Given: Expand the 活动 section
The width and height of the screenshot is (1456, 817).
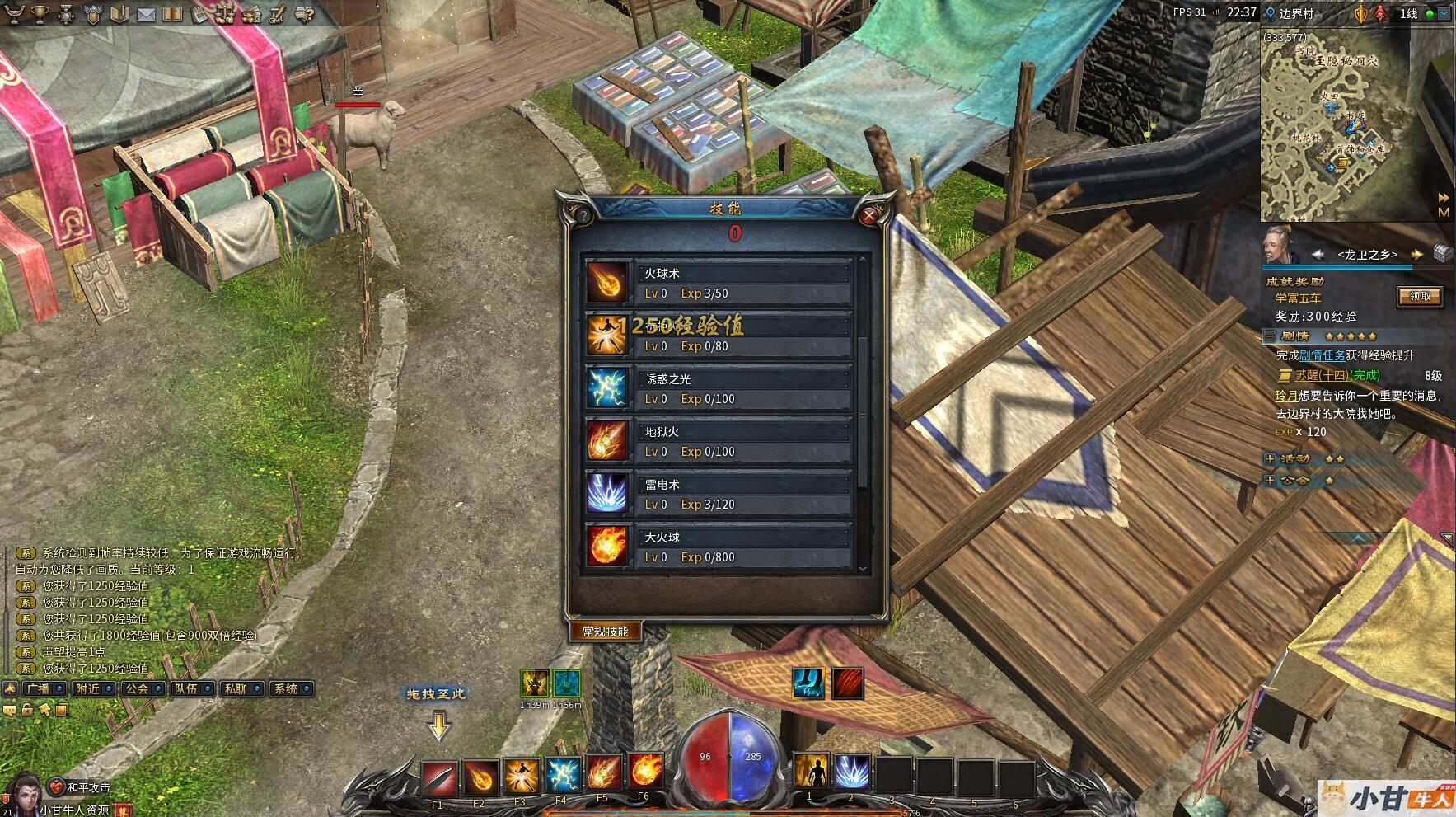Looking at the screenshot, I should coord(1270,458).
